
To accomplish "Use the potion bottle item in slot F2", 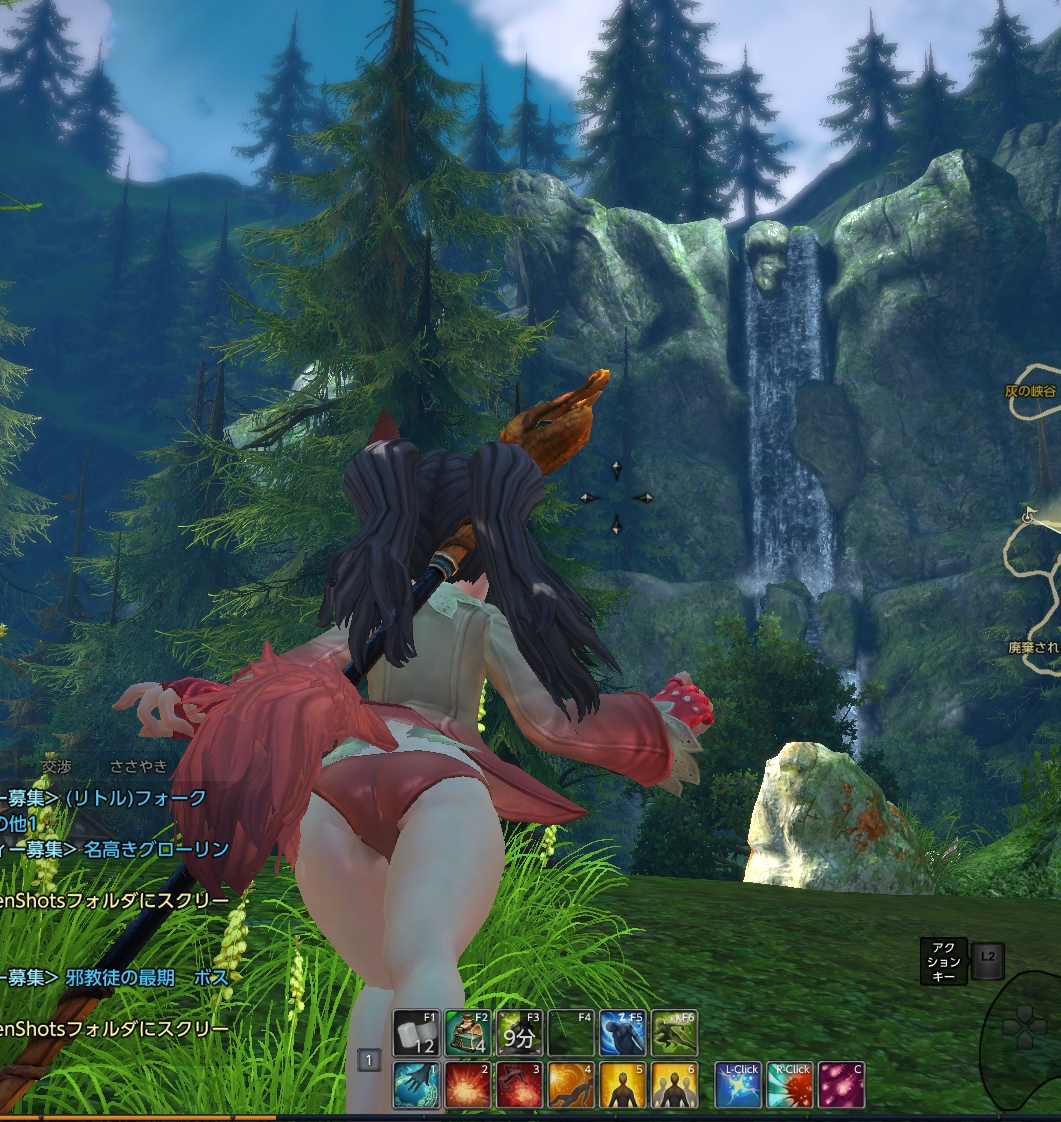I will [x=468, y=1034].
